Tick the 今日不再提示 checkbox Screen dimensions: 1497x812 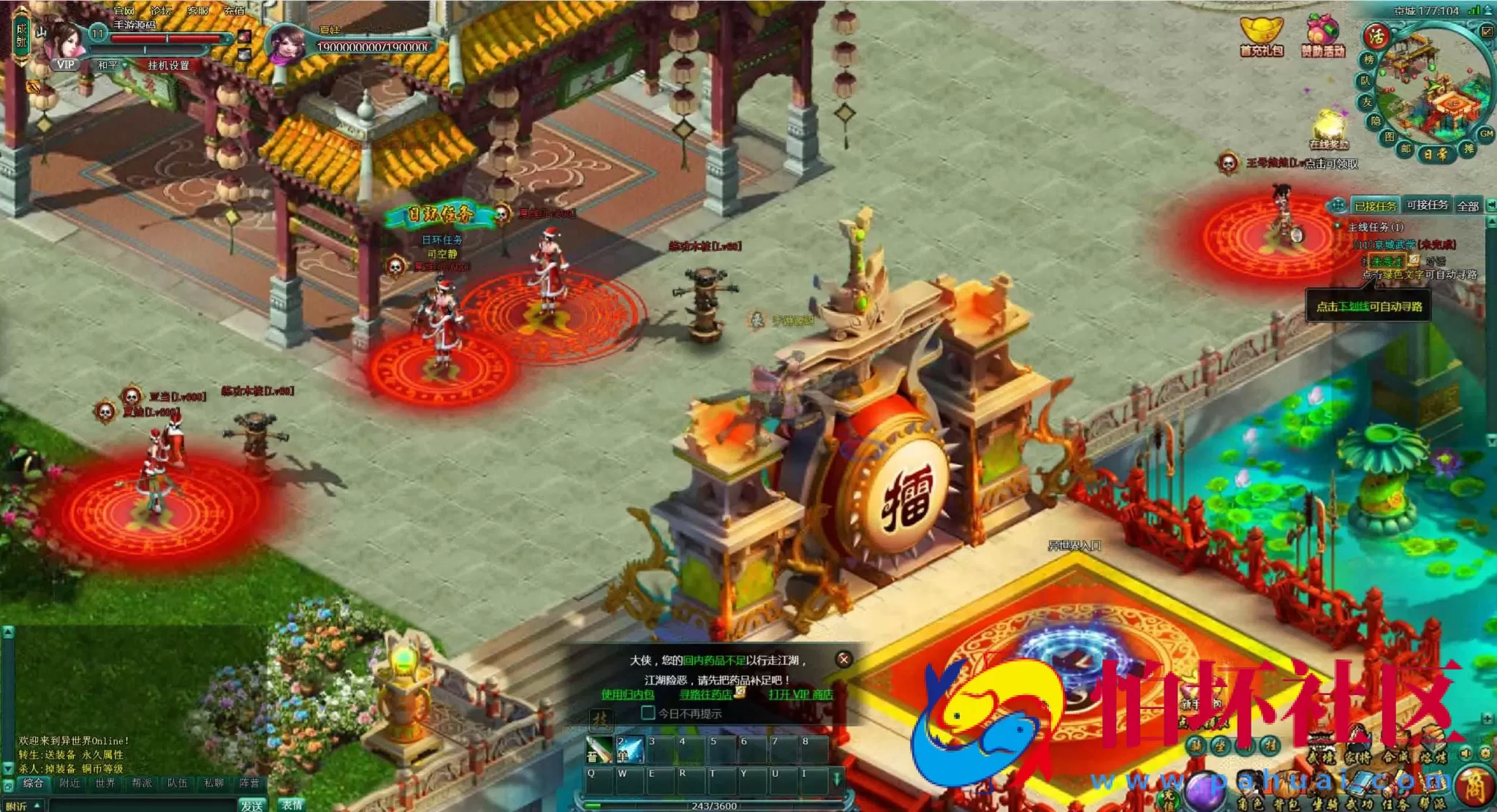point(648,713)
